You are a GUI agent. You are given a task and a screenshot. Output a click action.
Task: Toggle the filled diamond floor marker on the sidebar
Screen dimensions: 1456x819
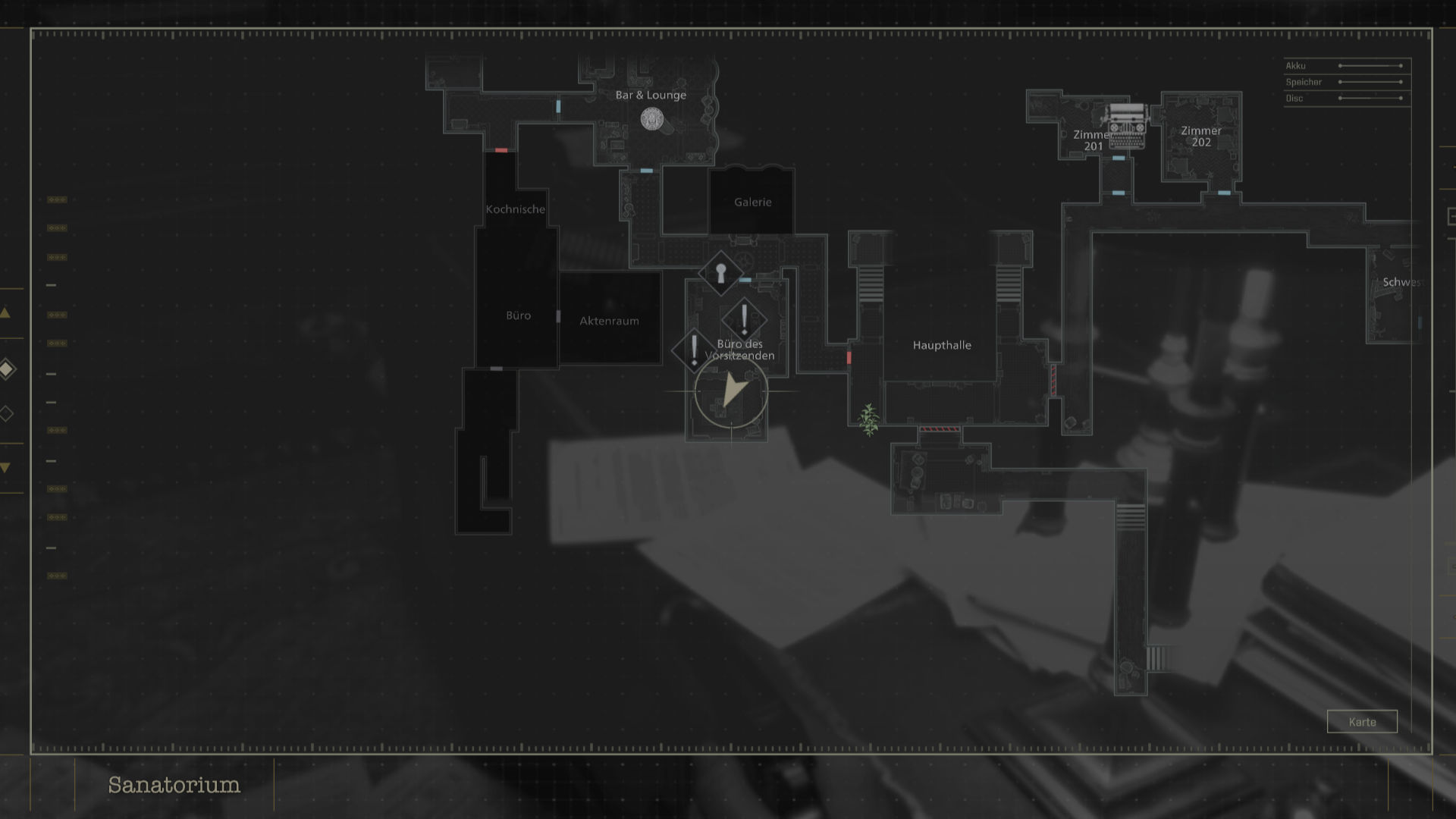[7, 369]
